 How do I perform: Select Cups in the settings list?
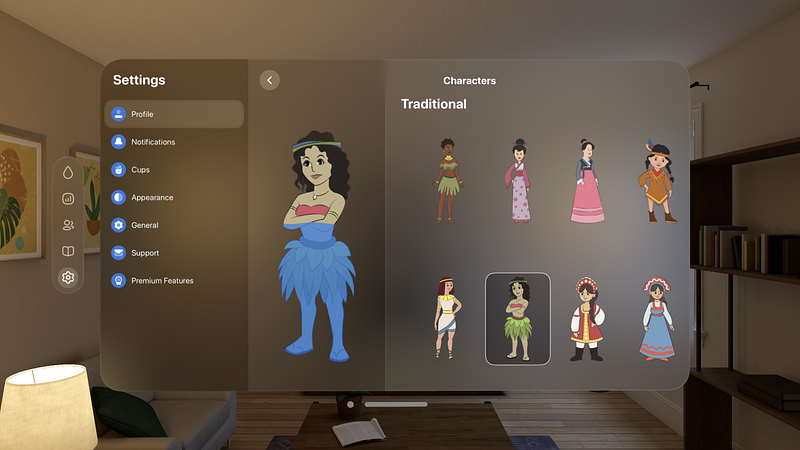coord(173,170)
